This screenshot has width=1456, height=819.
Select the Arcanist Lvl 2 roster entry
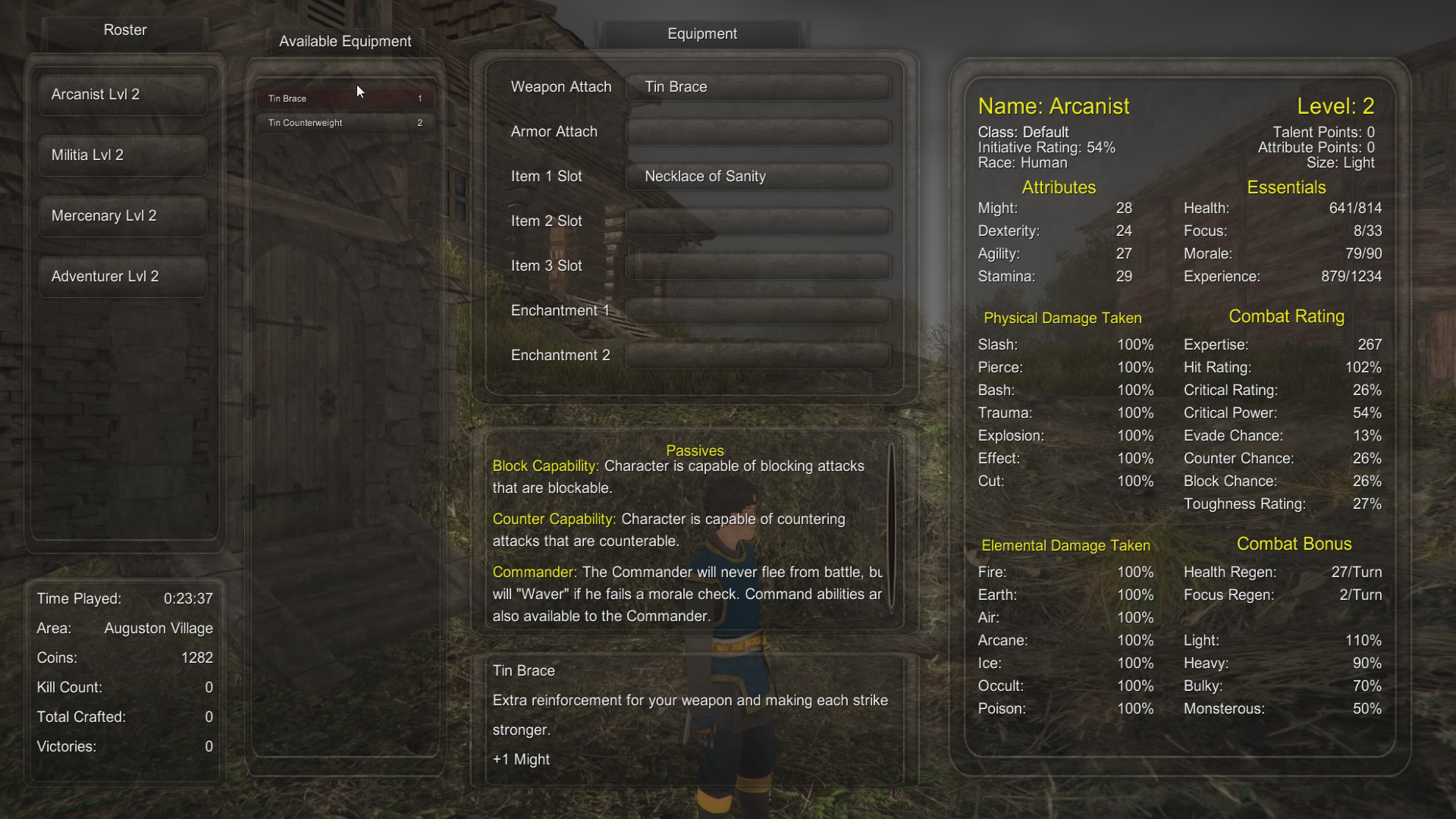coord(122,94)
